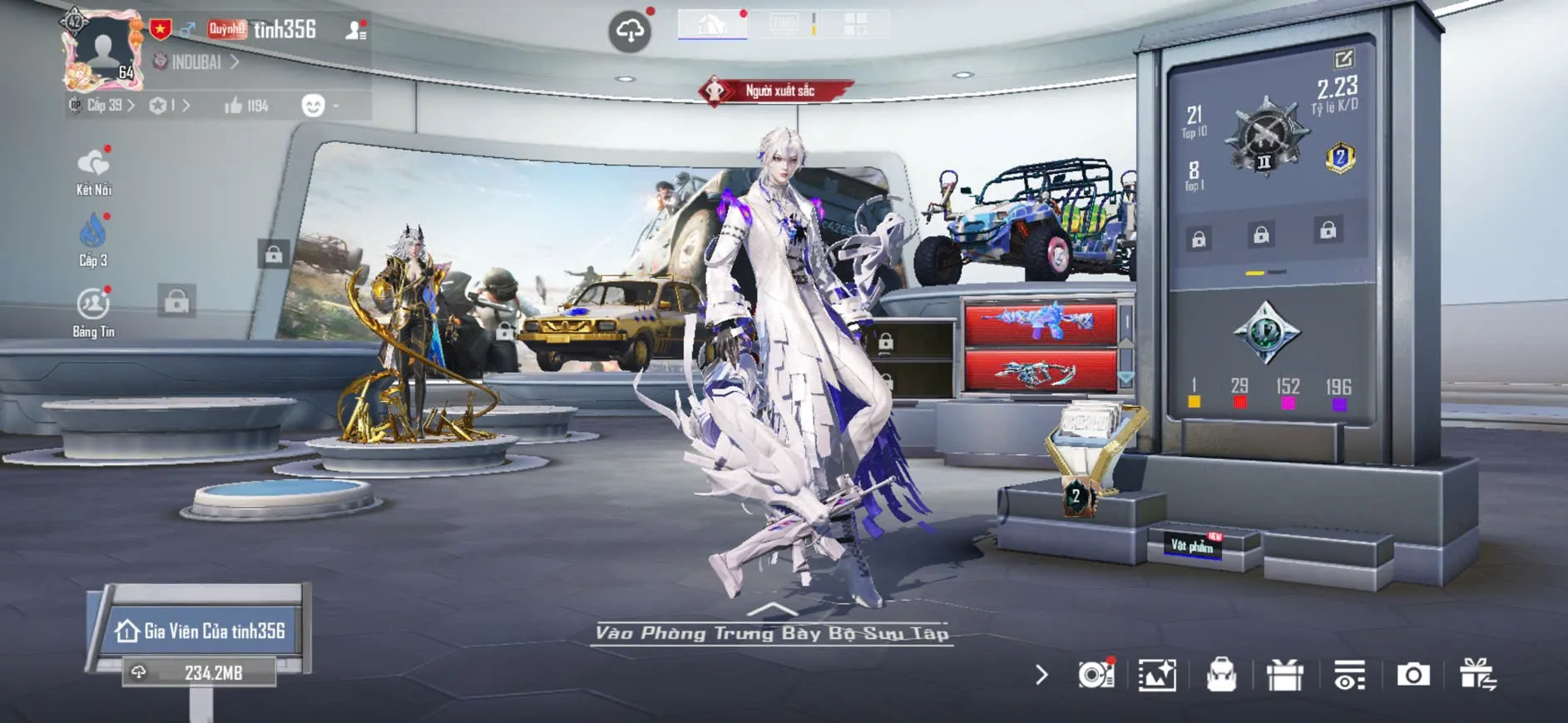Open the eye-list visibility settings icon

pos(1349,675)
